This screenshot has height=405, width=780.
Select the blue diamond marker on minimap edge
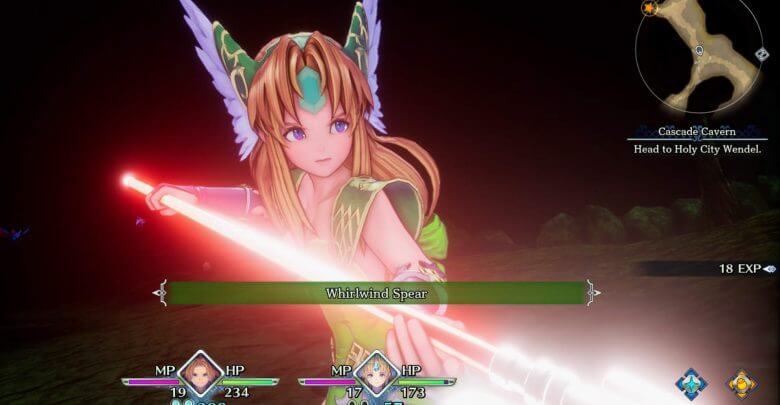(x=762, y=54)
